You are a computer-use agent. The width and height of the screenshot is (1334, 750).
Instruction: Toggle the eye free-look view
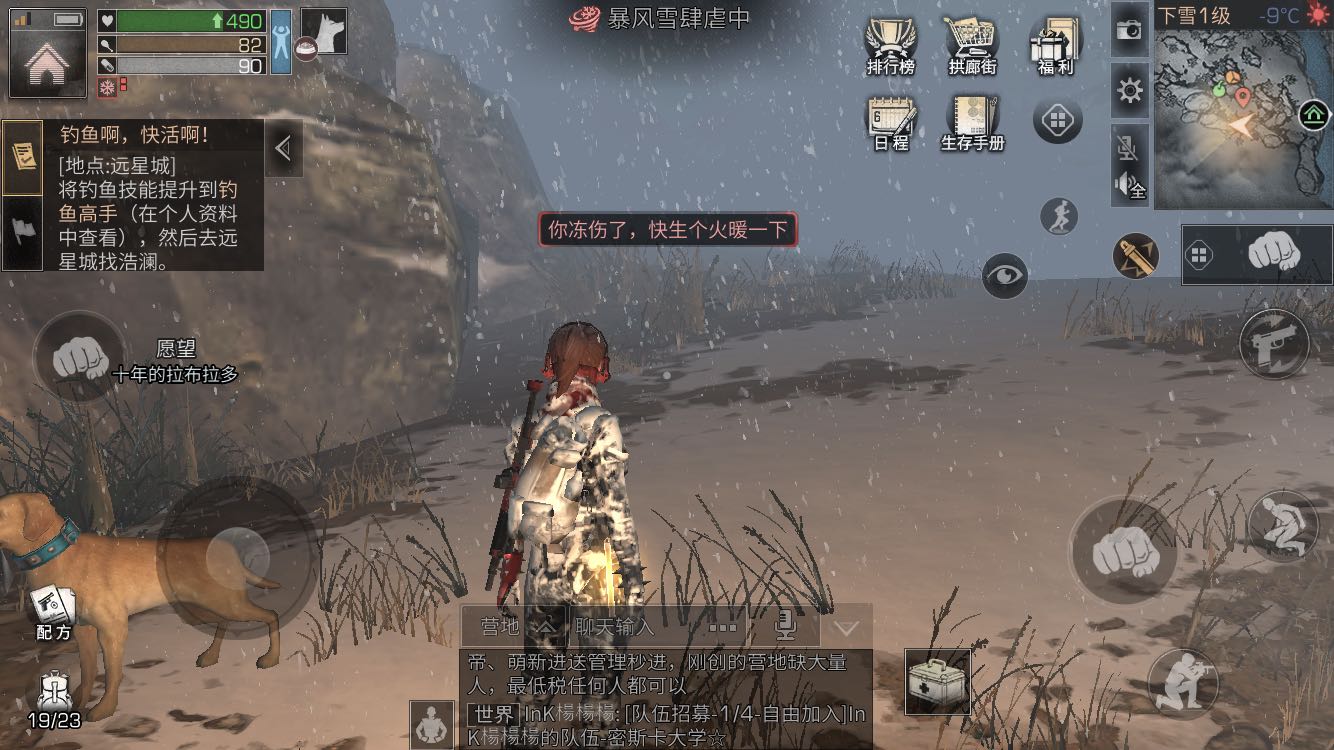pyautogui.click(x=1006, y=277)
